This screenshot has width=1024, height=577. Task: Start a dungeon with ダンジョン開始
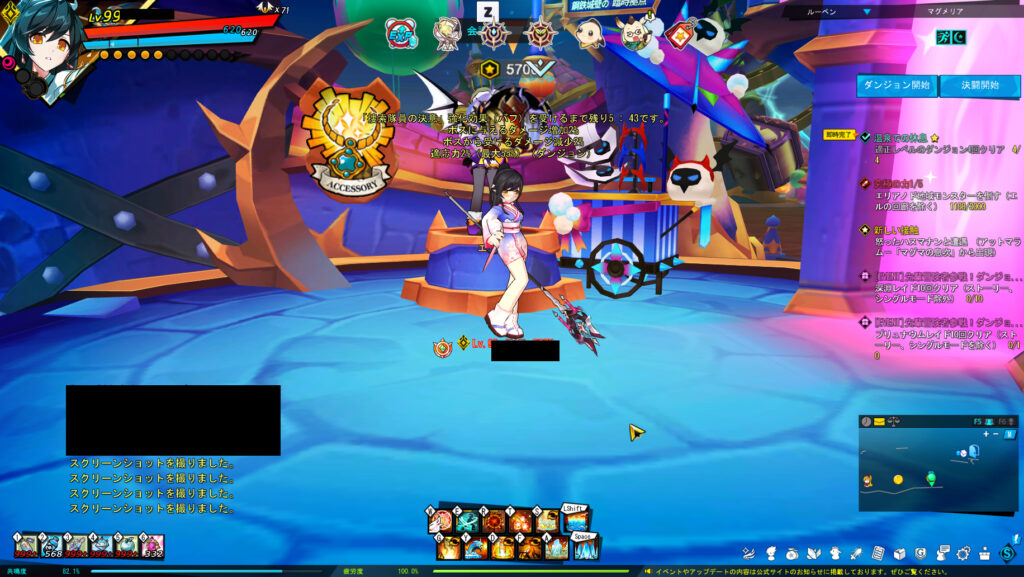click(896, 86)
